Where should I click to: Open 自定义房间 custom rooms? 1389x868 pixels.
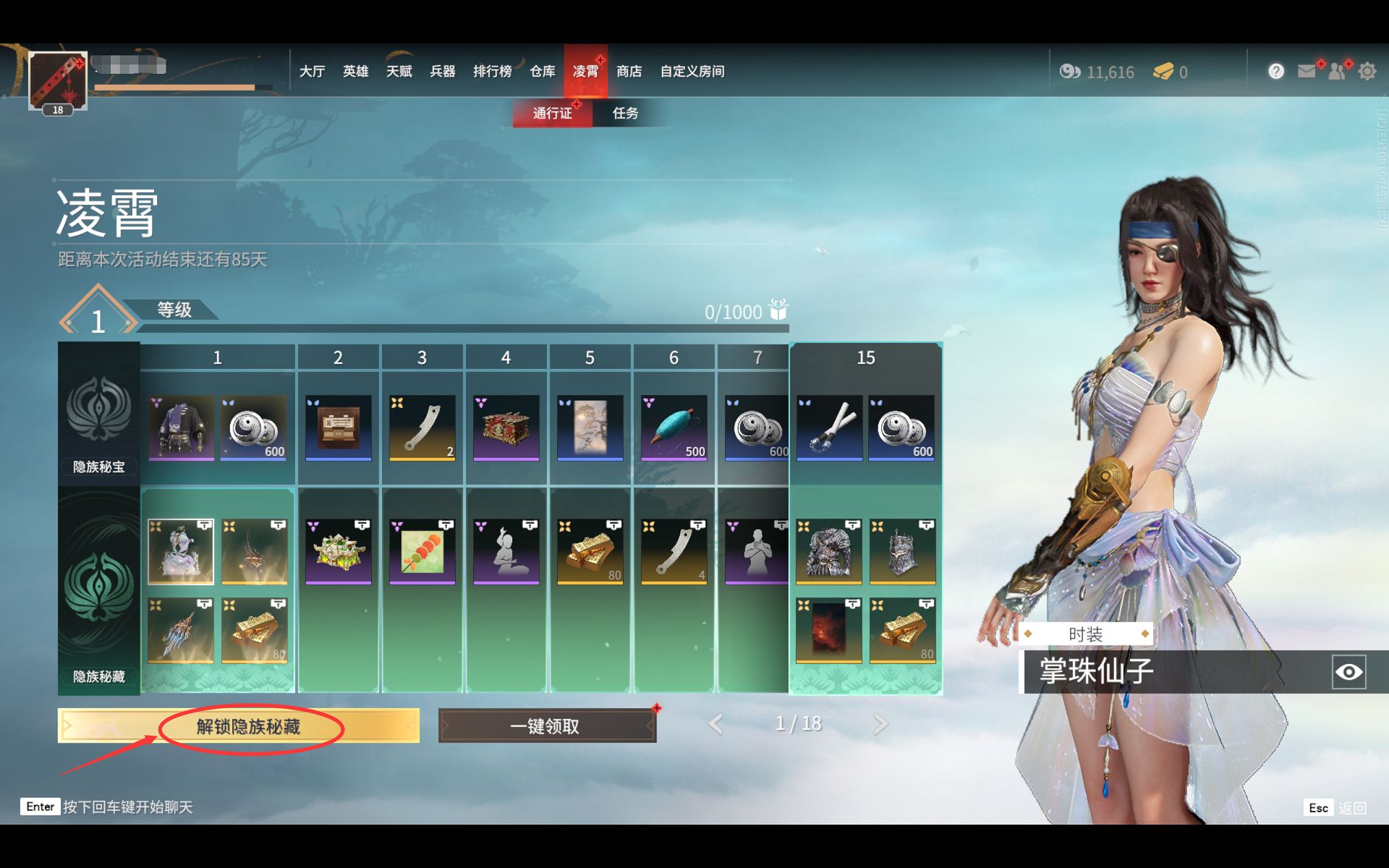(x=692, y=71)
